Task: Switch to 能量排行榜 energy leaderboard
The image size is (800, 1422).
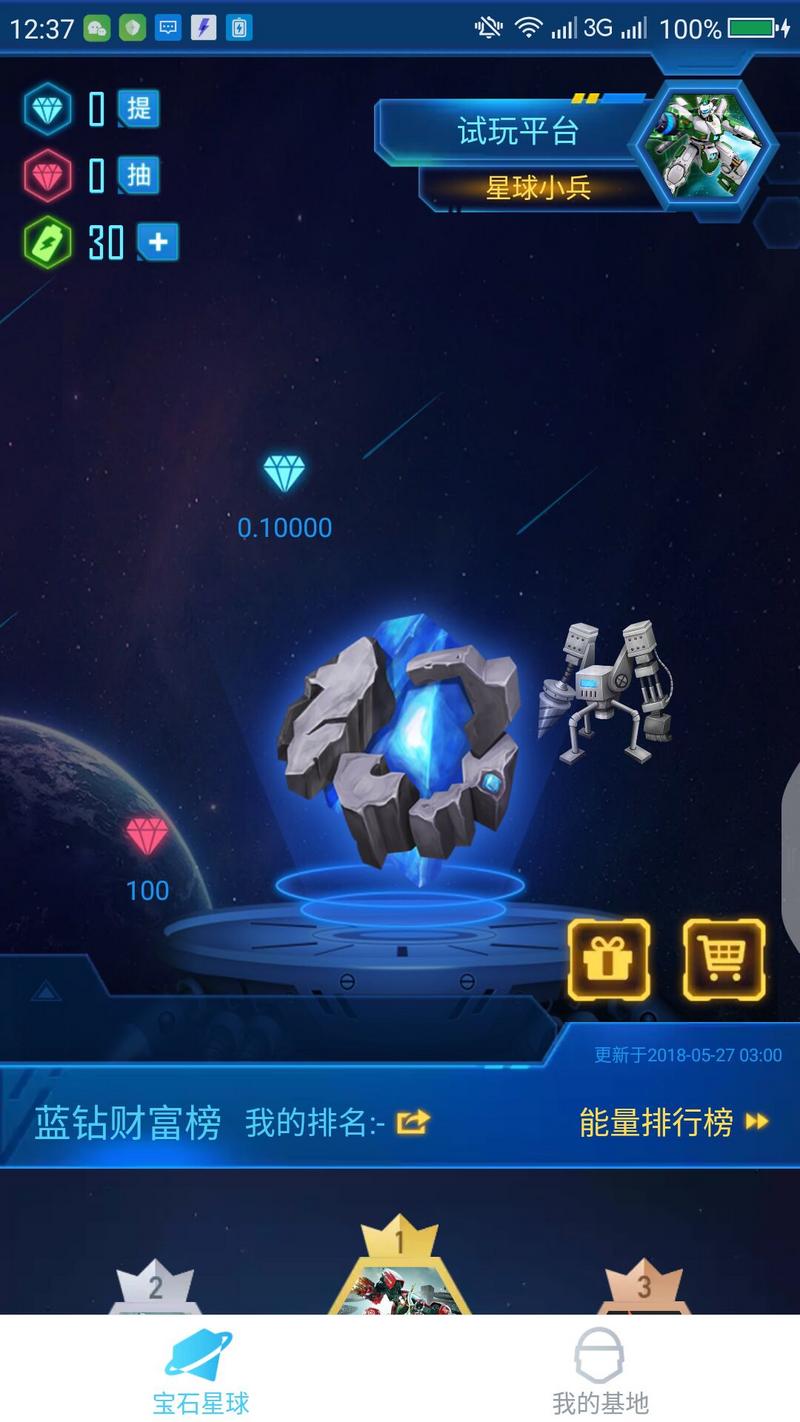Action: 673,1122
